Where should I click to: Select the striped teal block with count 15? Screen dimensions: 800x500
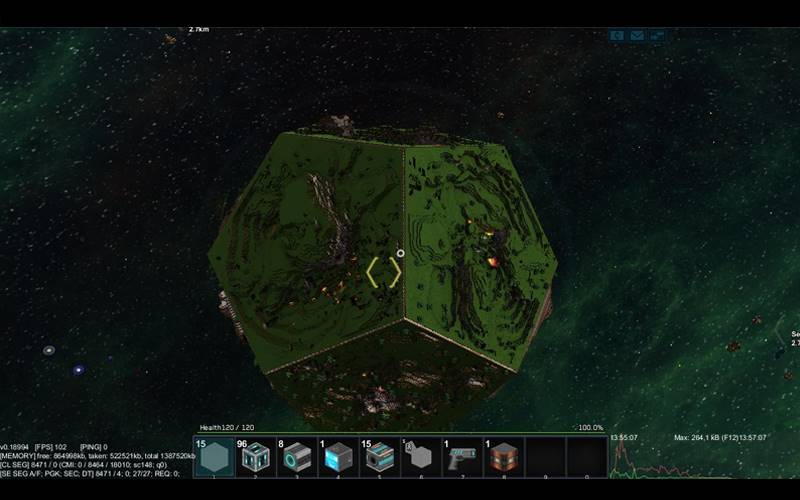[x=379, y=458]
